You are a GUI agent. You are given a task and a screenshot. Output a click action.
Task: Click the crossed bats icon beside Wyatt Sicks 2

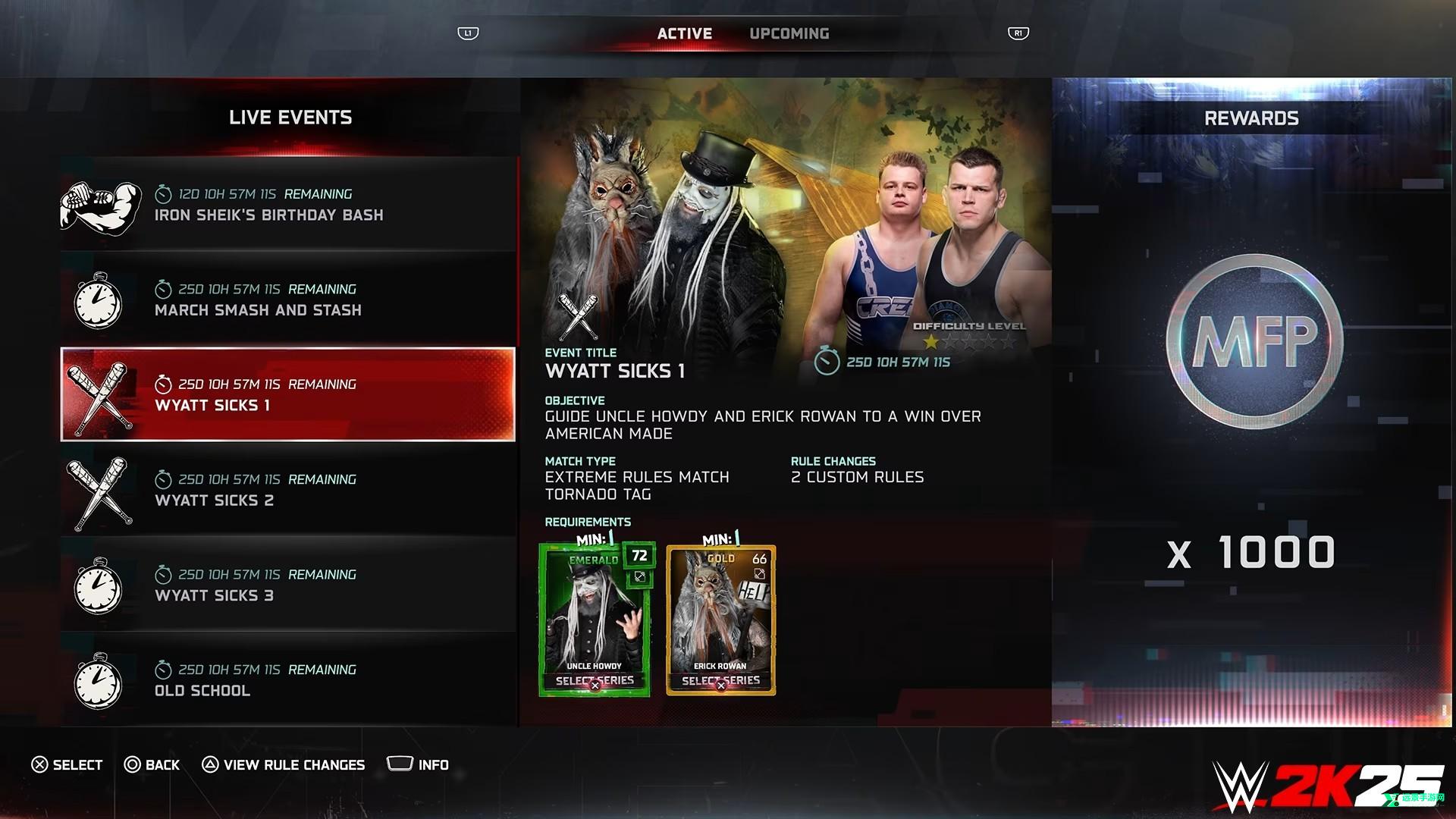pos(99,491)
